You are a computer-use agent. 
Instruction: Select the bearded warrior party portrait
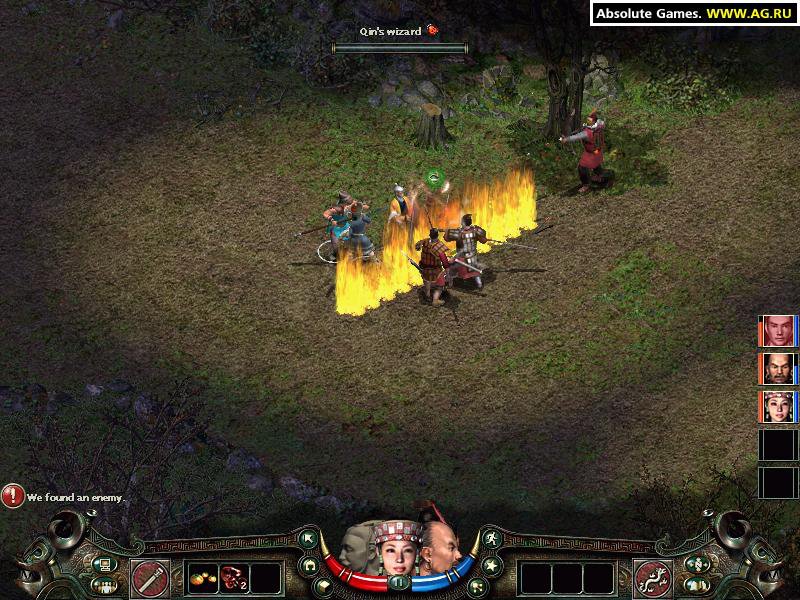point(779,368)
